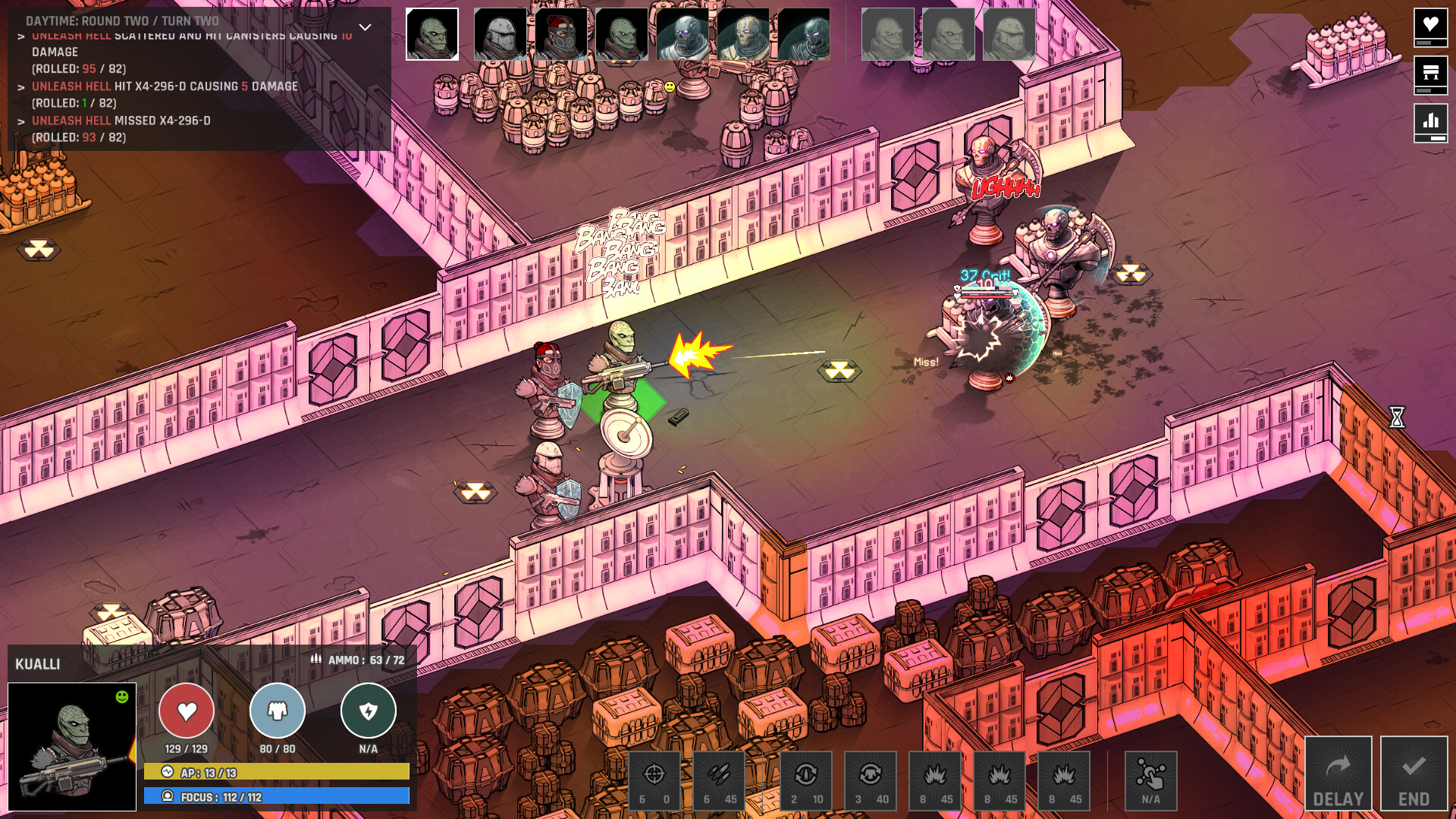Expand the DAYTIME ROUND TWO log header
Screen dimensions: 1456x819
click(x=121, y=22)
